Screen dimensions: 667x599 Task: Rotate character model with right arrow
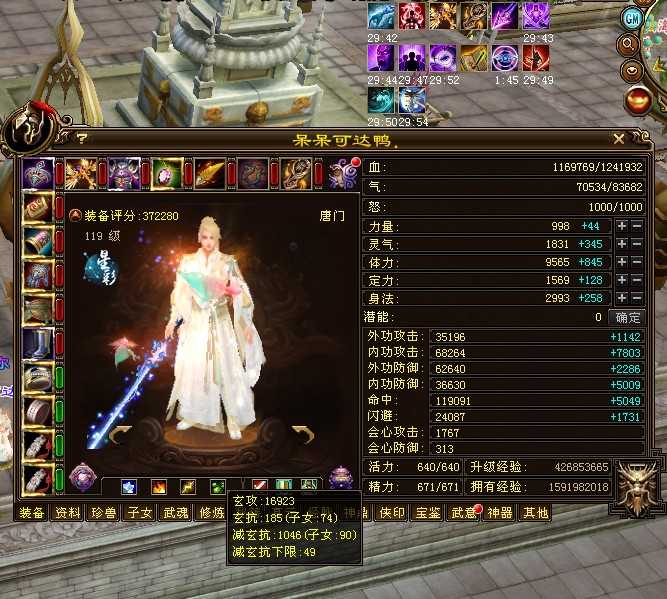[x=301, y=432]
